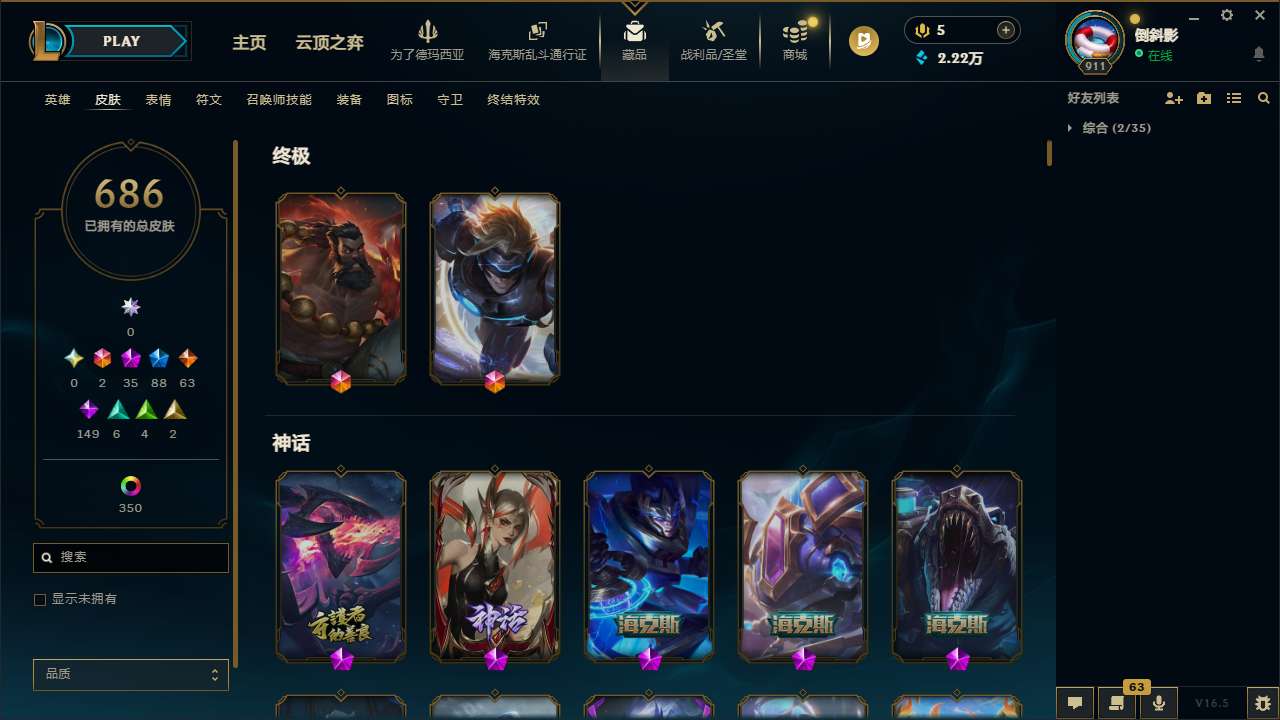Viewport: 1280px width, 720px height.
Task: Open the 海克斯乱斗通行证 pass icon
Action: [536, 40]
